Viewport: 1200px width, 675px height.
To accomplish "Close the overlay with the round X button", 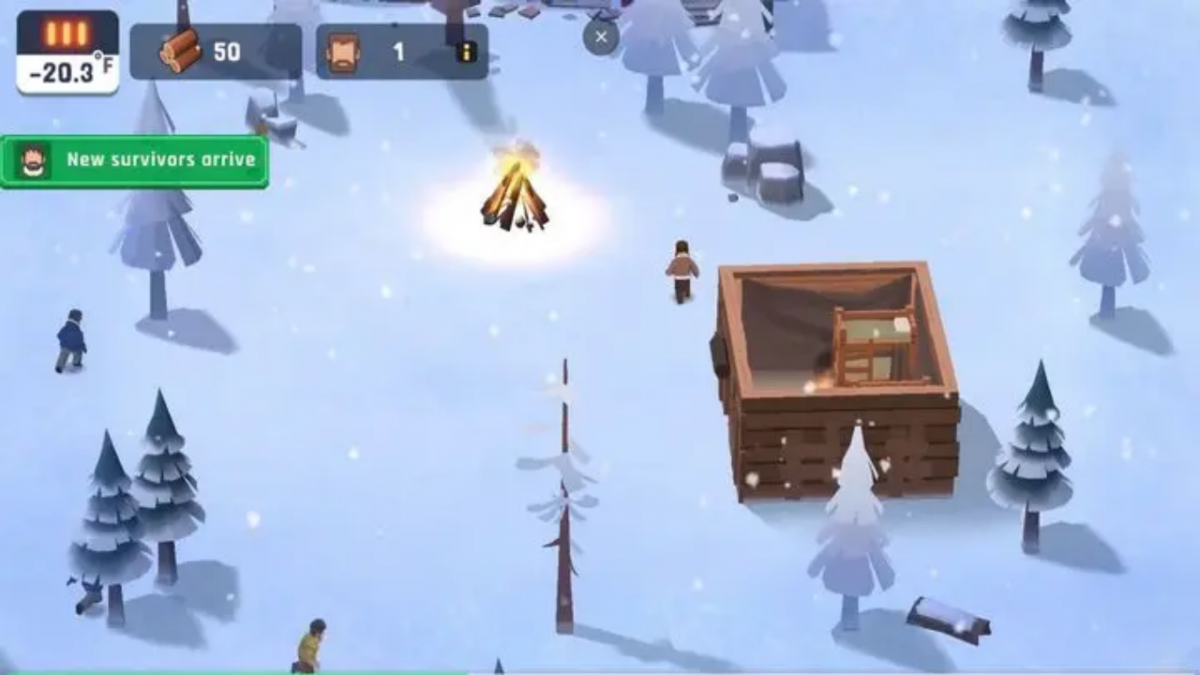I will [601, 38].
